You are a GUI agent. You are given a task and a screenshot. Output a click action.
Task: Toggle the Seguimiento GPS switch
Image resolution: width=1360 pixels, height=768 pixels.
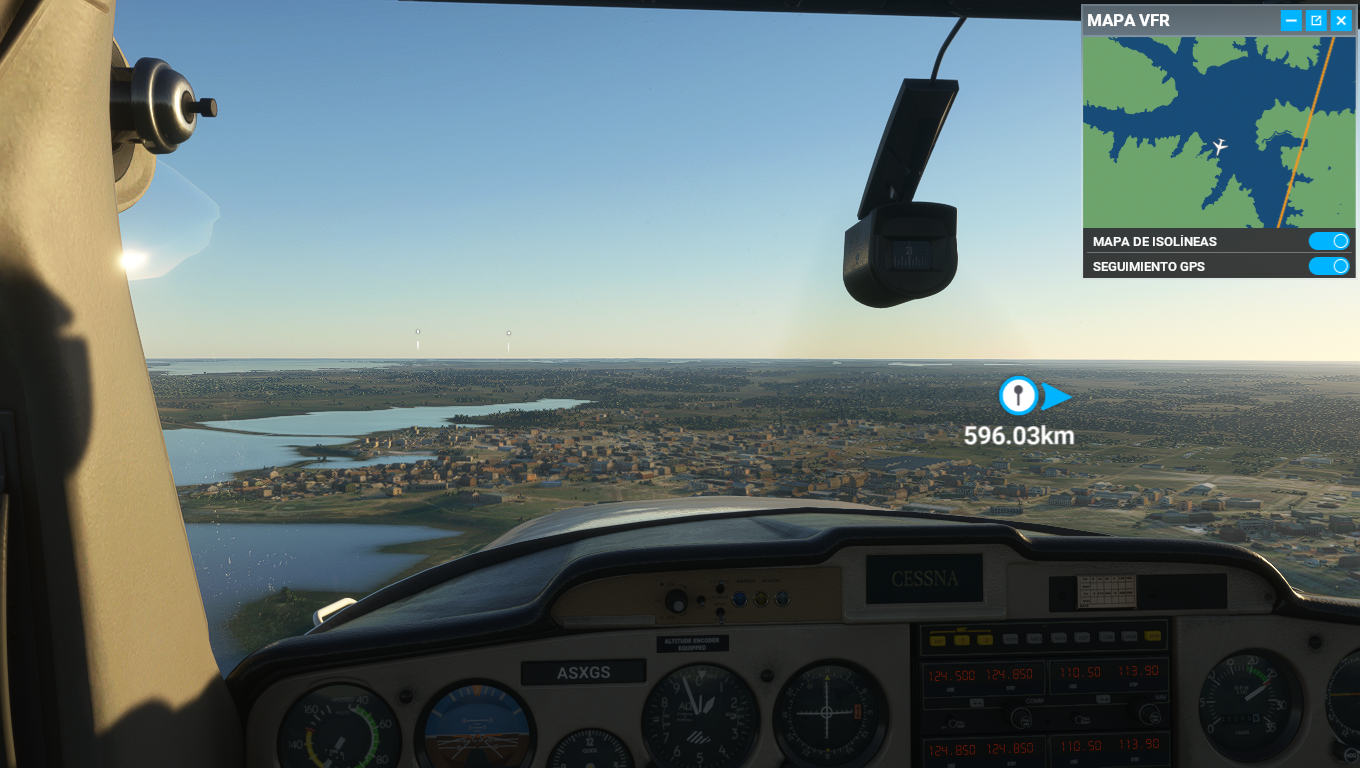pyautogui.click(x=1329, y=266)
